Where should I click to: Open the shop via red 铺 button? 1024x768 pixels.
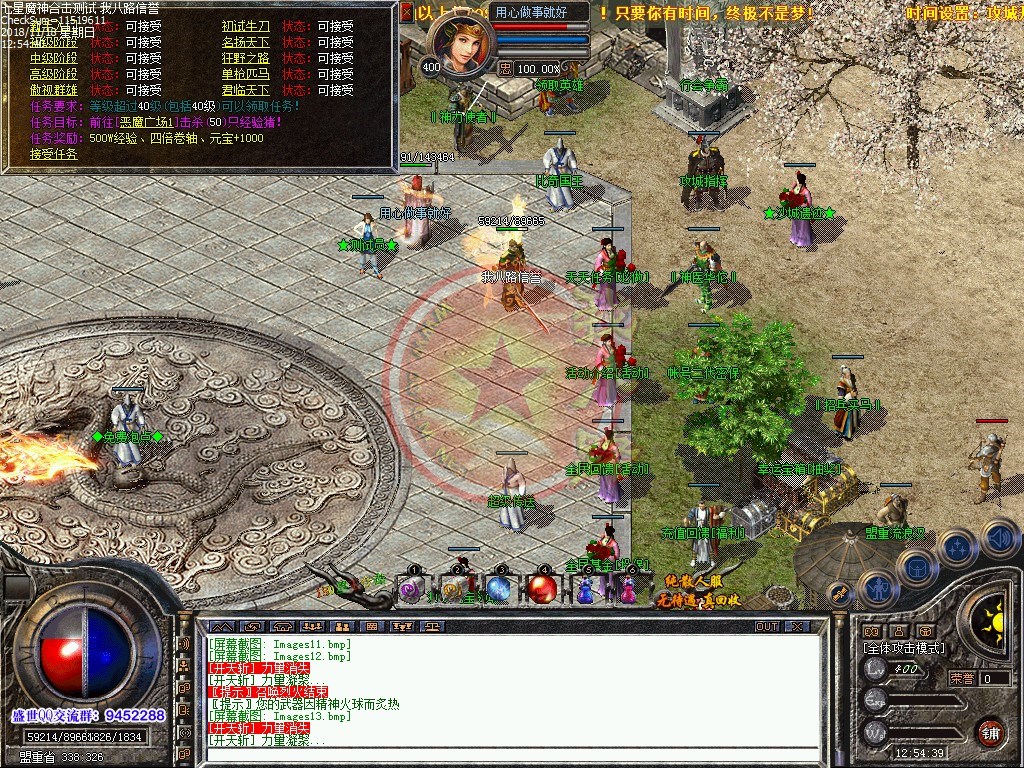pyautogui.click(x=990, y=731)
